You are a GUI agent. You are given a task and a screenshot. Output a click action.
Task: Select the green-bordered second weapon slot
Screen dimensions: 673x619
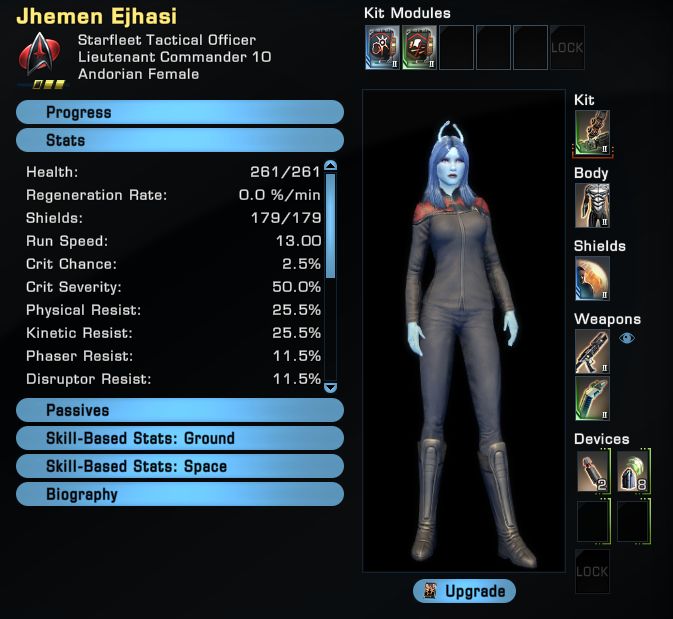592,398
